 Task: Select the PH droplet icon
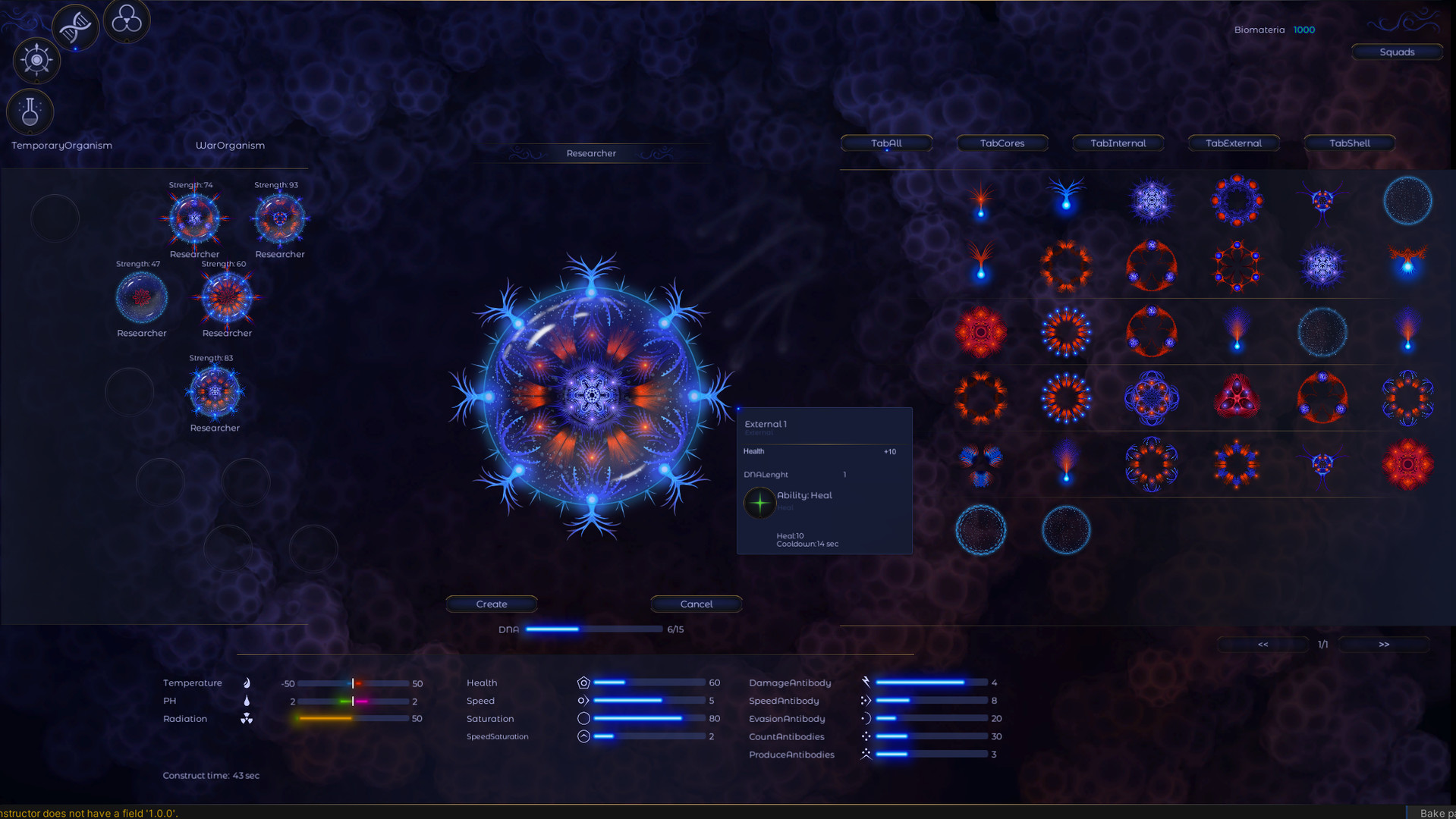(247, 701)
